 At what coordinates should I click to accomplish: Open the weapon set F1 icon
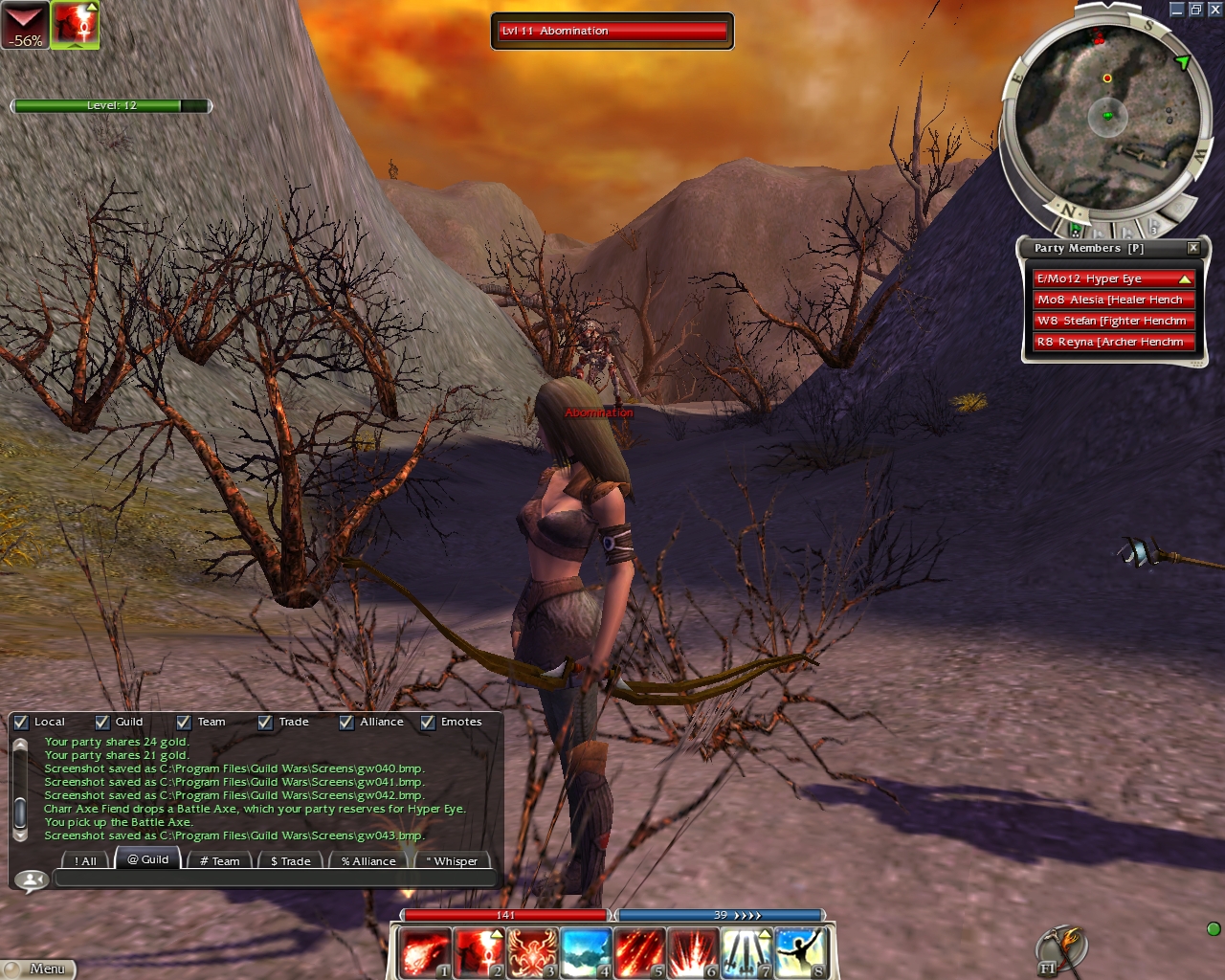pyautogui.click(x=1059, y=950)
